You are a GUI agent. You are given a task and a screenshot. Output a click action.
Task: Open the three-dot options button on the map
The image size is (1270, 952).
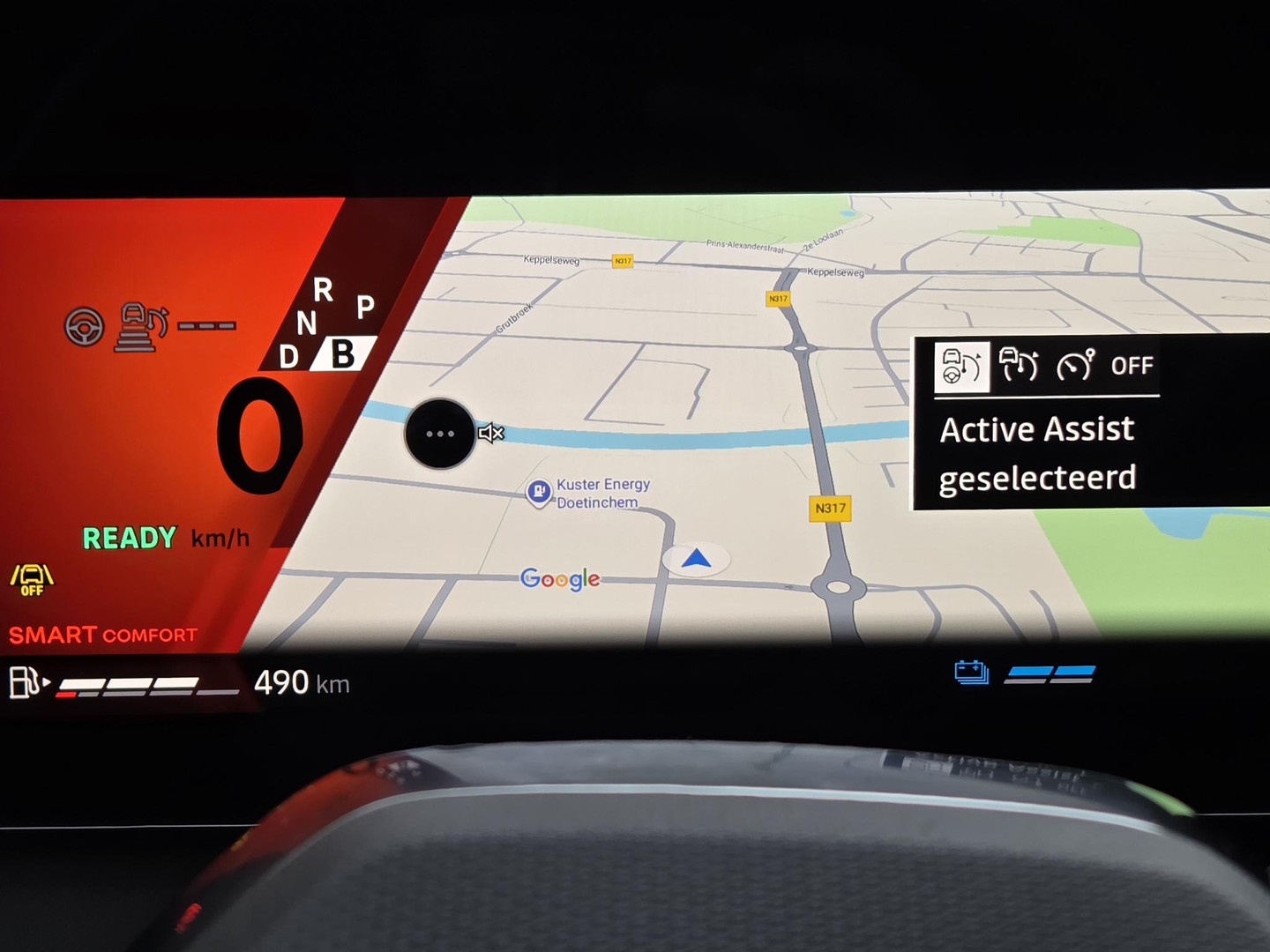[439, 434]
